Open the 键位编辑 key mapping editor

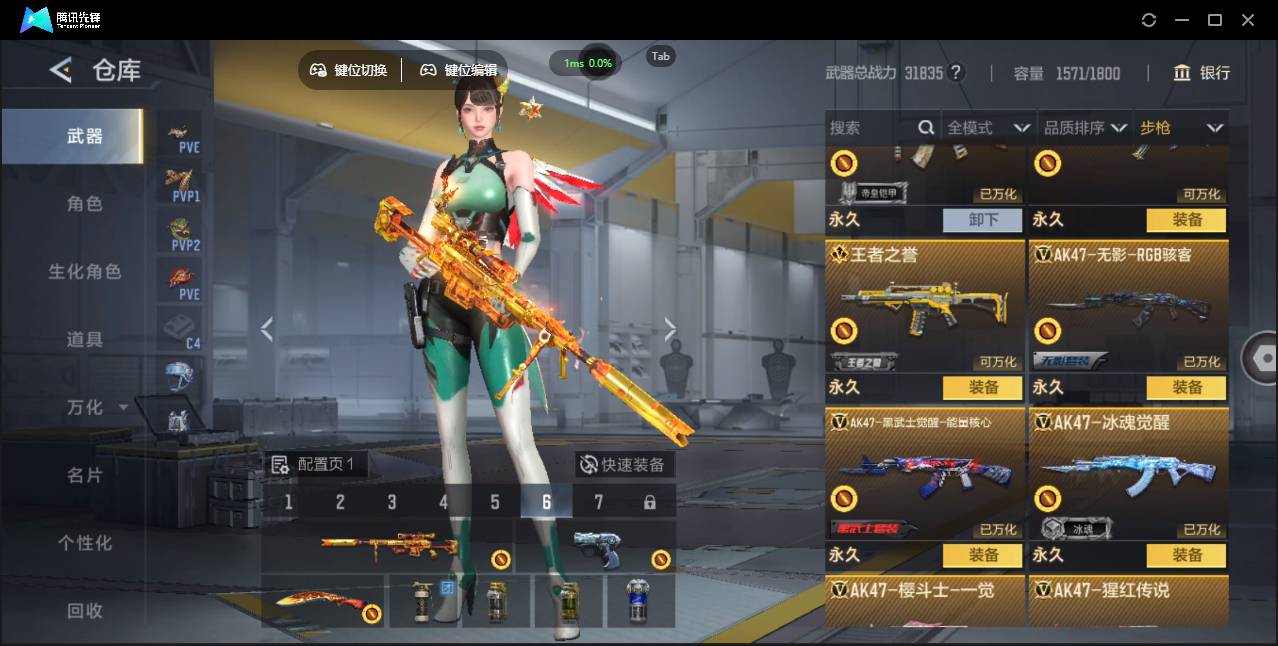coord(459,70)
